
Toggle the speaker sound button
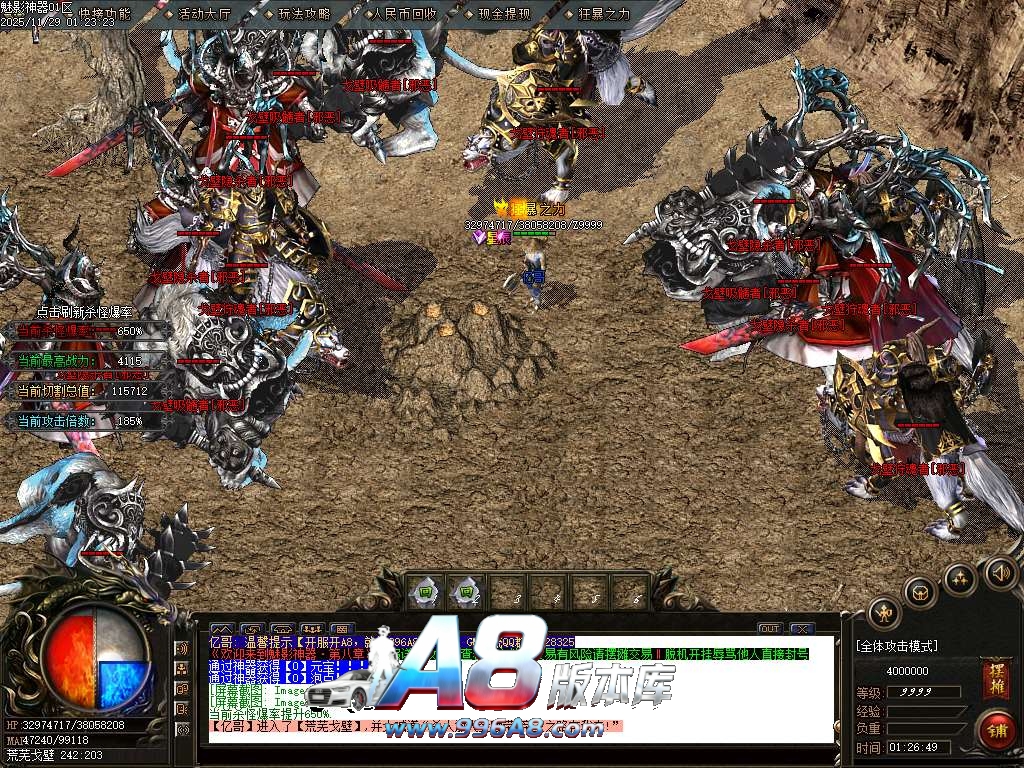[x=998, y=573]
